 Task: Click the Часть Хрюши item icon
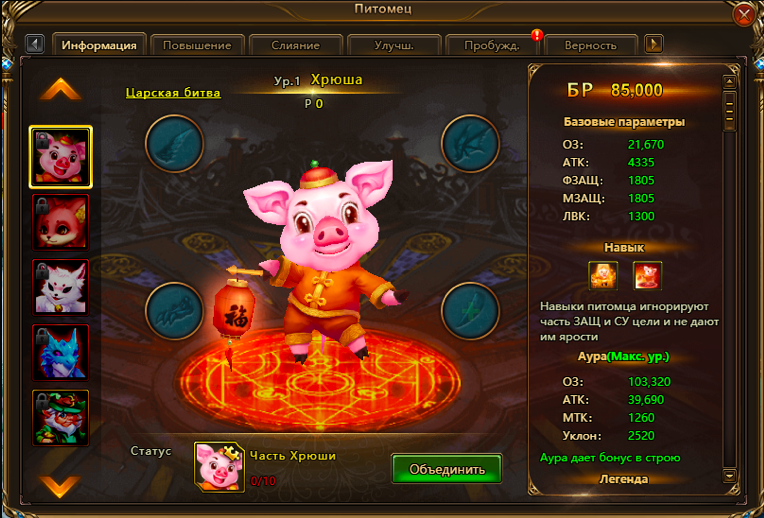coord(220,467)
